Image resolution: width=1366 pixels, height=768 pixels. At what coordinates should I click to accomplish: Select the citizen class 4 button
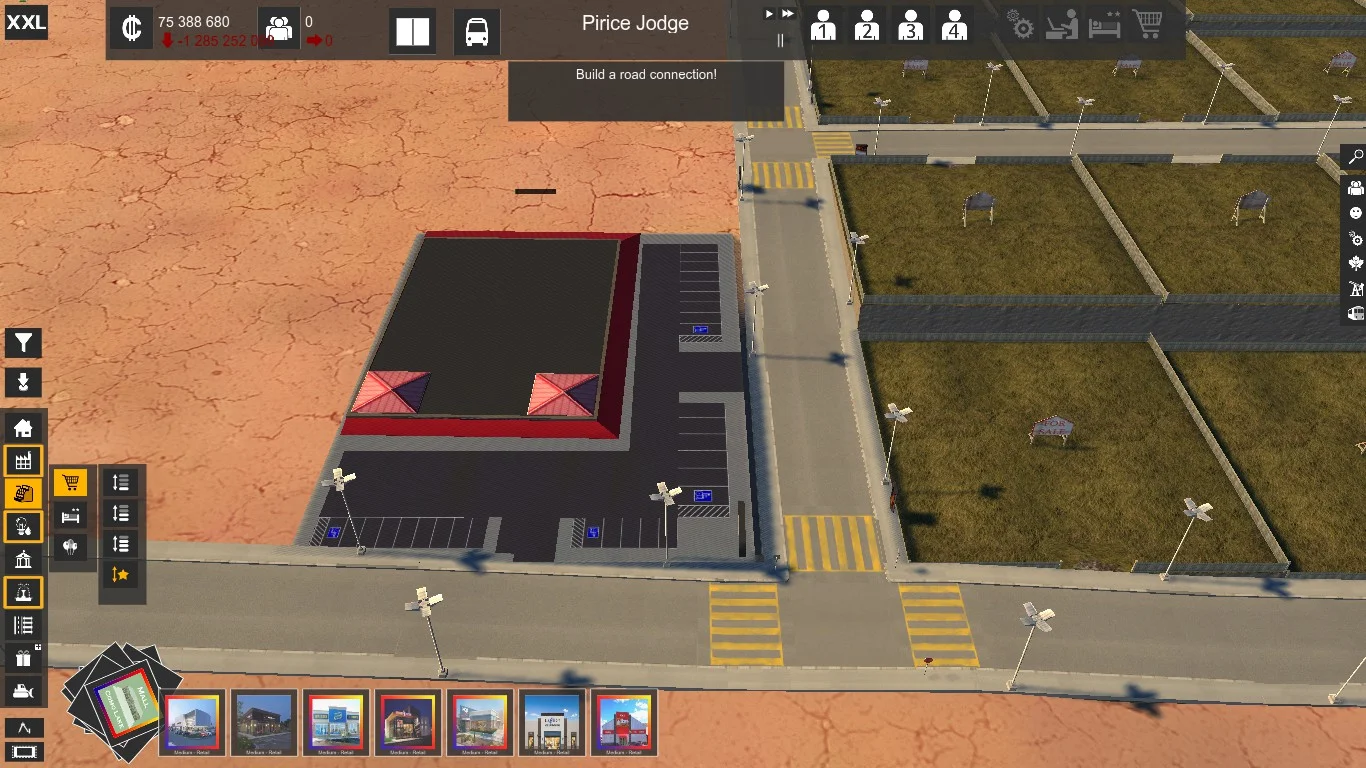click(x=954, y=25)
